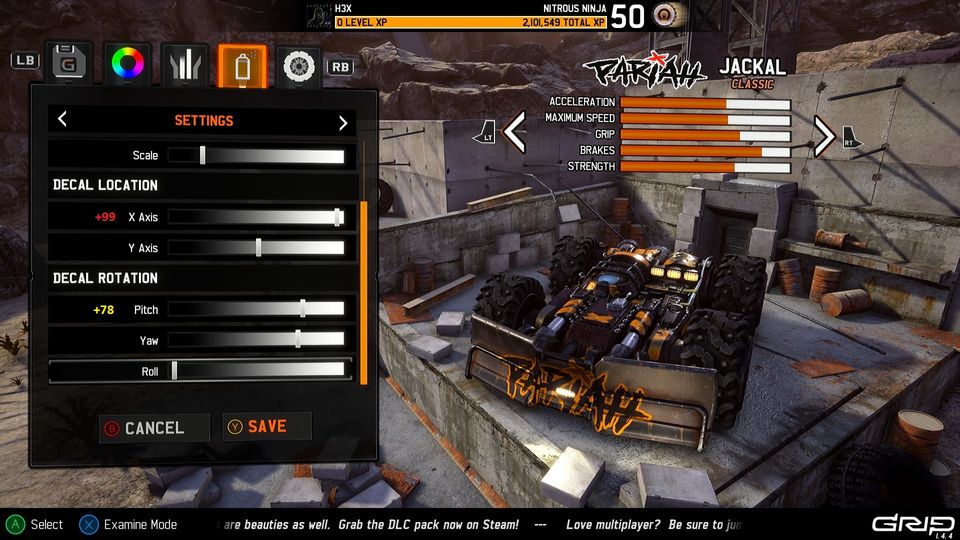This screenshot has width=960, height=540.
Task: Switch to the tire and wheel tab
Action: [x=299, y=64]
